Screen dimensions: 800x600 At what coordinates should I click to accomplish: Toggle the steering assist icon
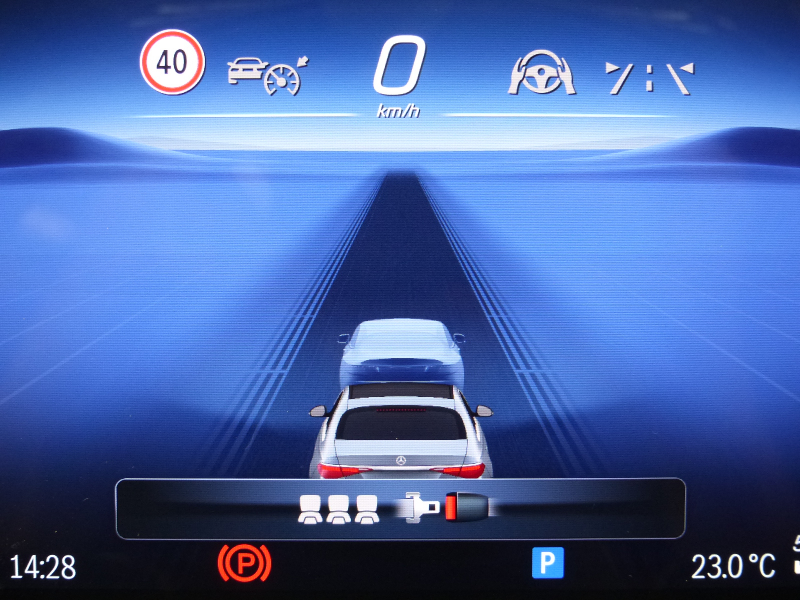542,74
